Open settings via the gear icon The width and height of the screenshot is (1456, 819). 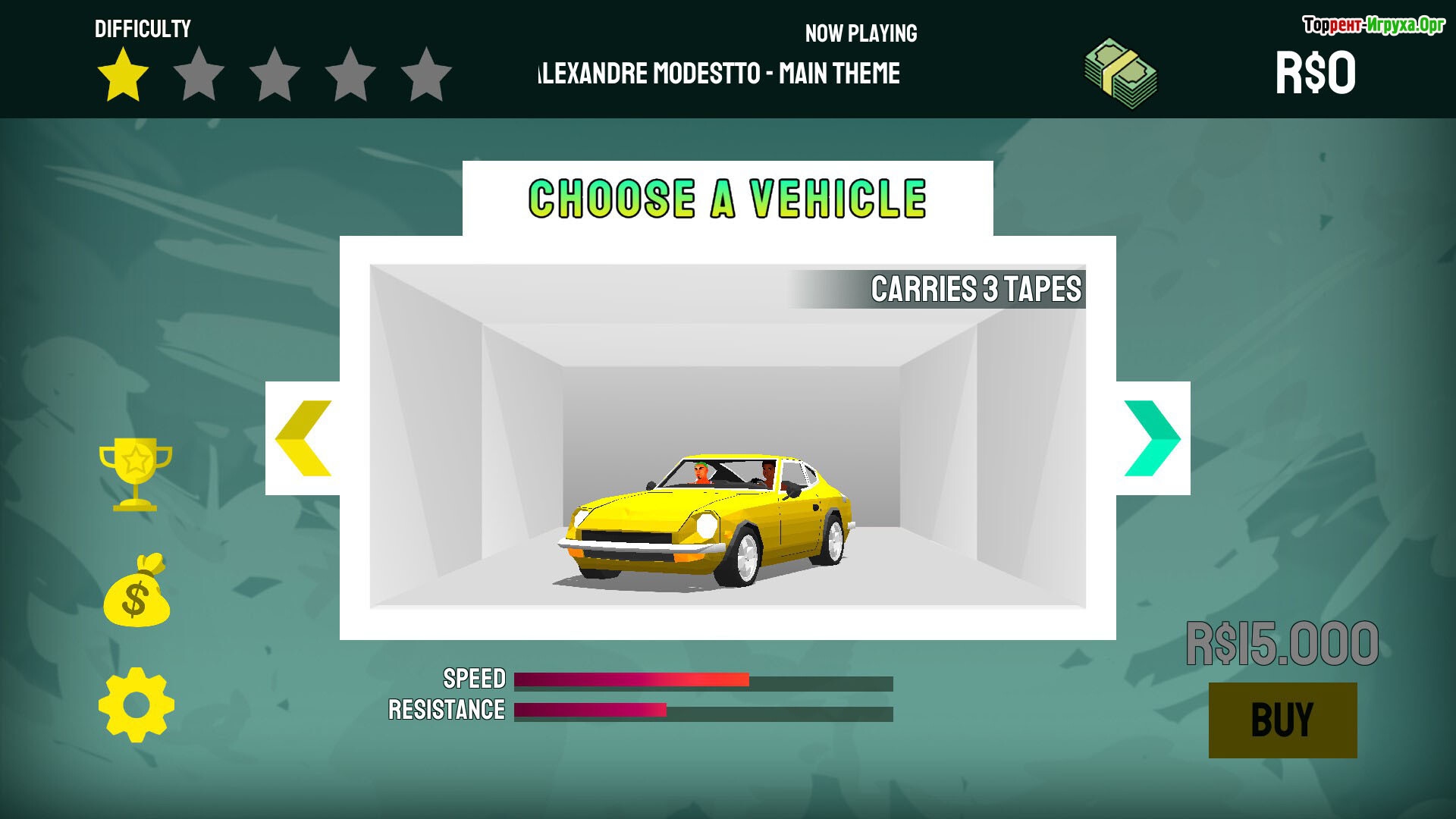[136, 704]
